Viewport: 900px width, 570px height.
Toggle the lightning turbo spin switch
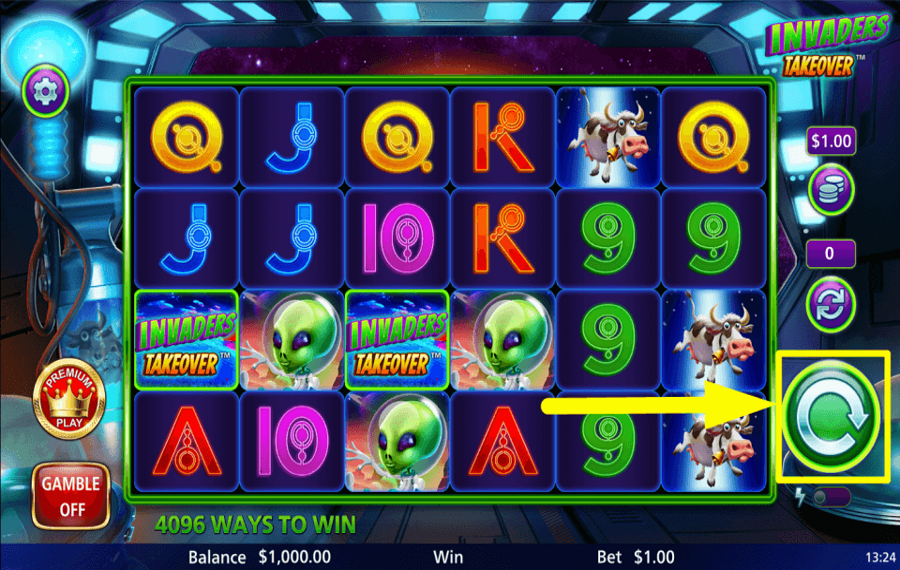(830, 497)
